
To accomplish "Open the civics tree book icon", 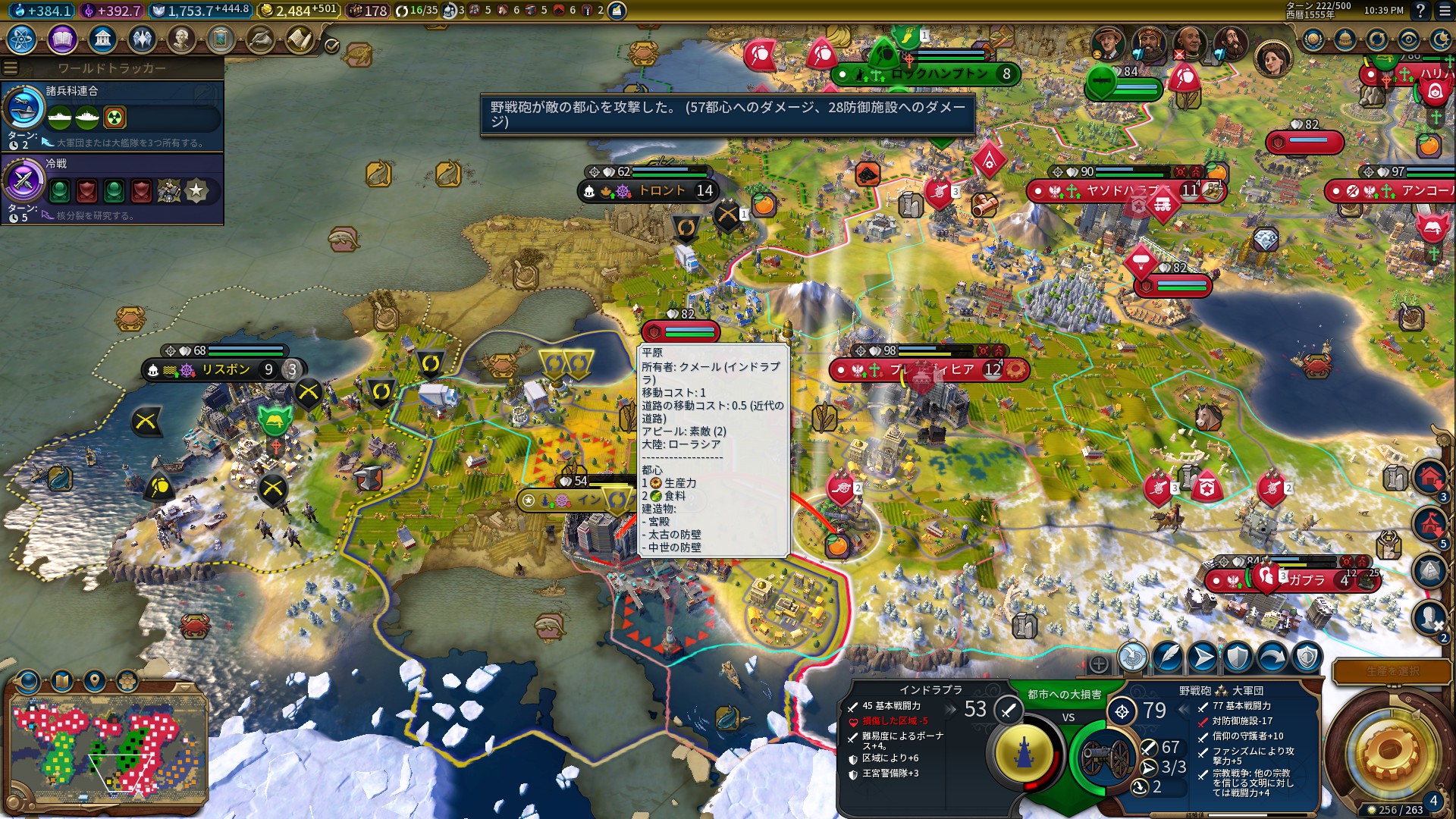I will pos(62,39).
